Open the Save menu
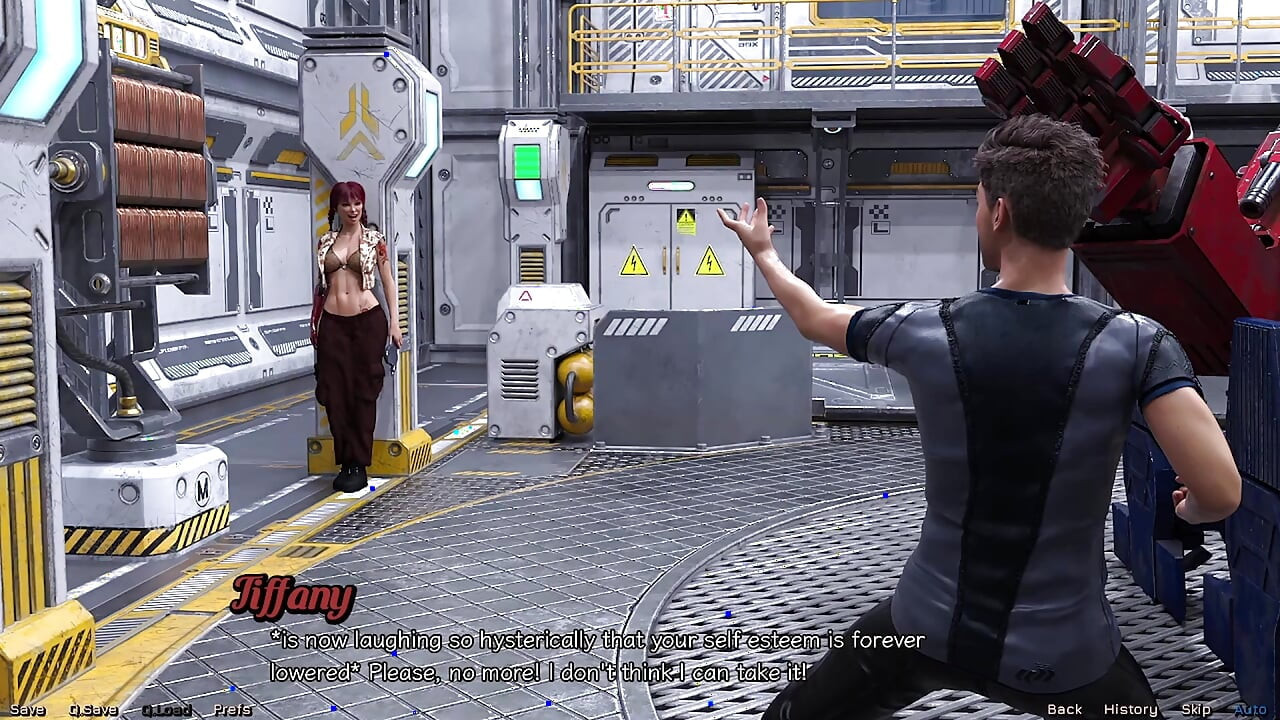The width and height of the screenshot is (1280, 720). [27, 710]
